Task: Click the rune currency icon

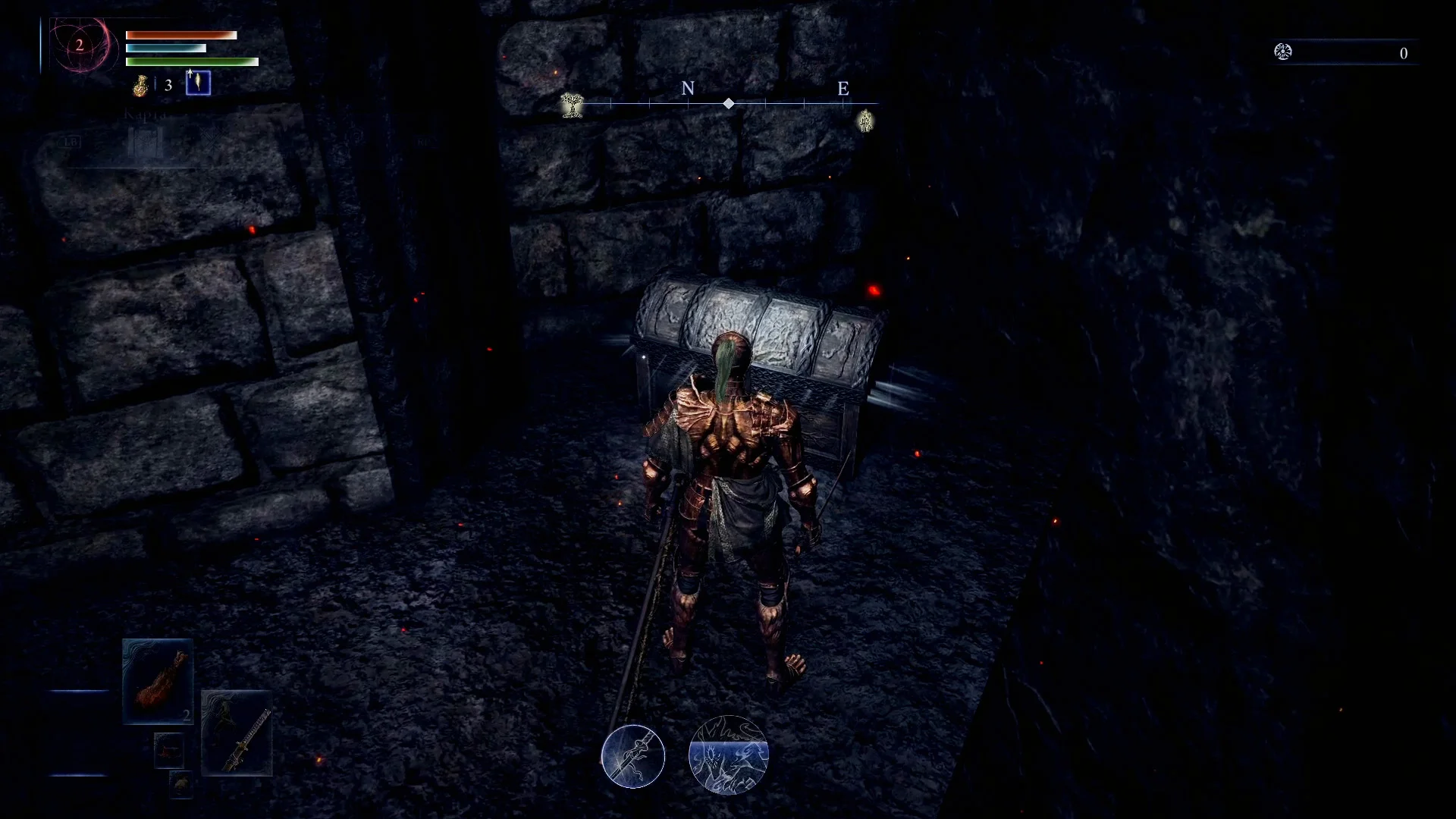Action: point(1283,52)
